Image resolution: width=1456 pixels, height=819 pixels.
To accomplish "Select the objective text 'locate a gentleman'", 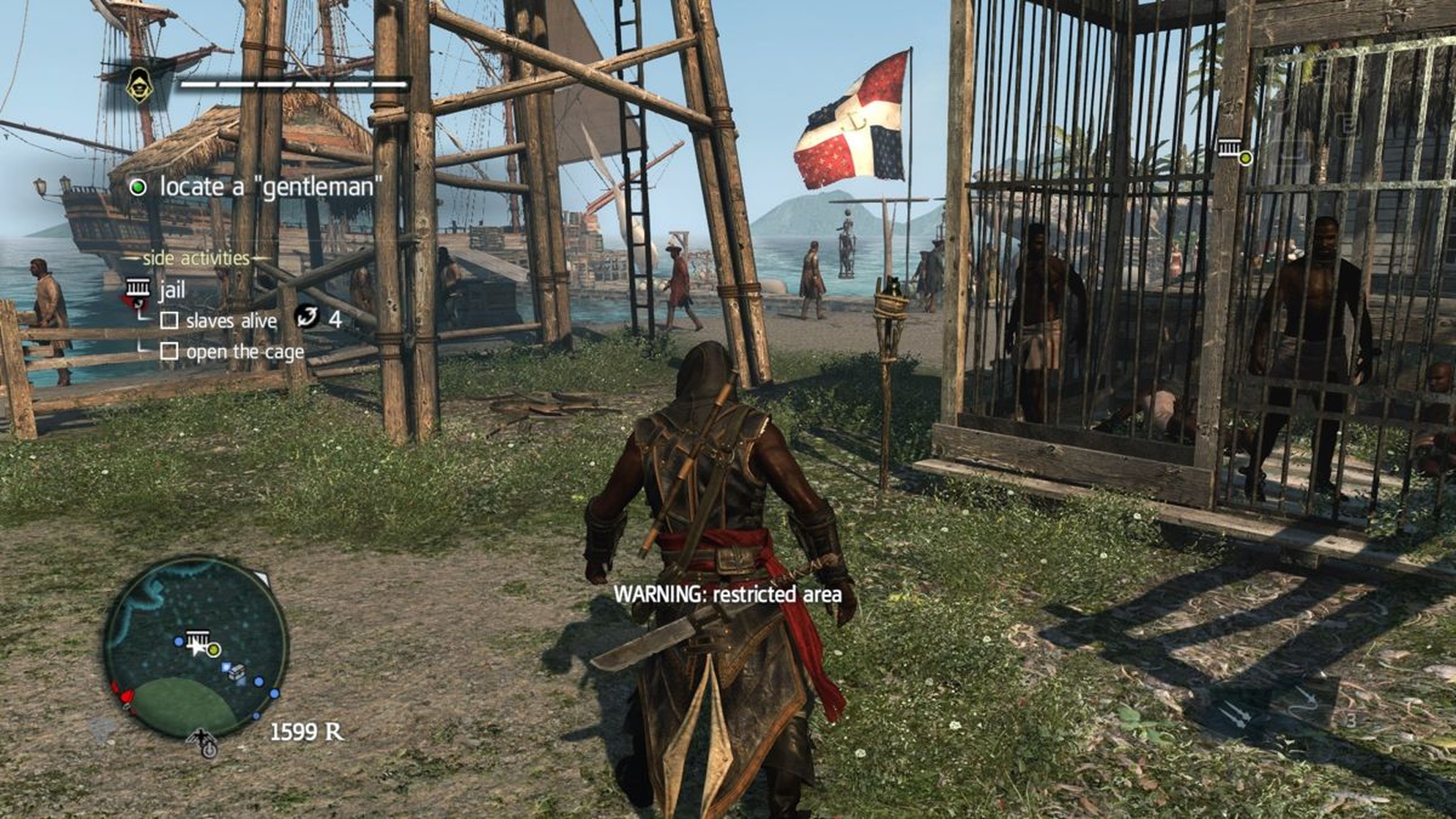I will [269, 187].
